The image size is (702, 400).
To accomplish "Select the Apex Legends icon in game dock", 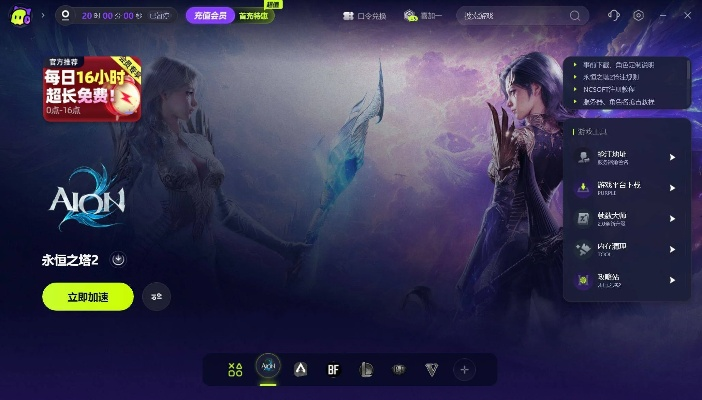I will 301,369.
